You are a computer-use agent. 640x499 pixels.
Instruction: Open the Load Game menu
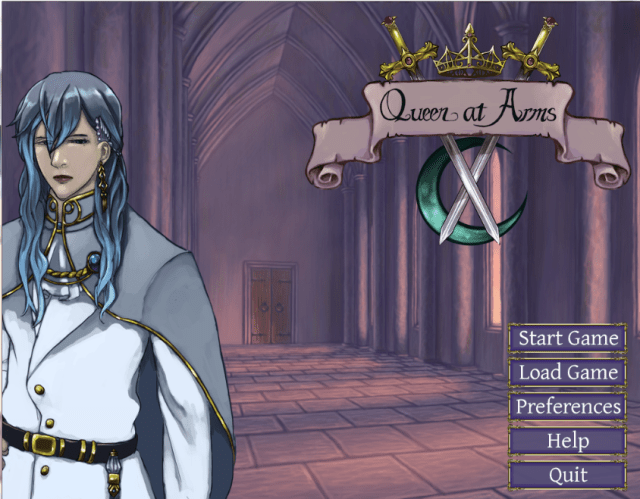pos(568,373)
